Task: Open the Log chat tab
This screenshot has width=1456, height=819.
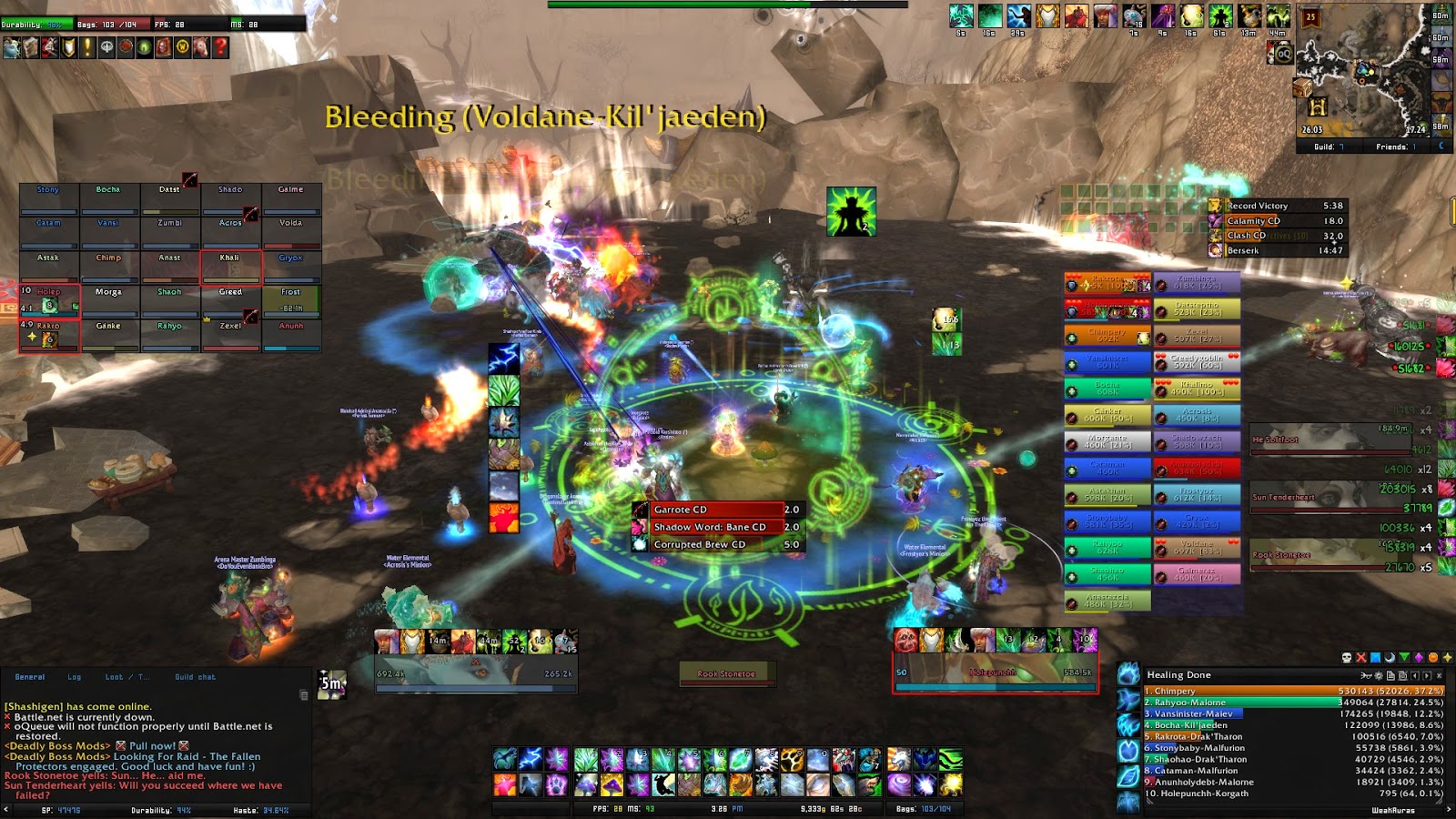Action: 74,677
